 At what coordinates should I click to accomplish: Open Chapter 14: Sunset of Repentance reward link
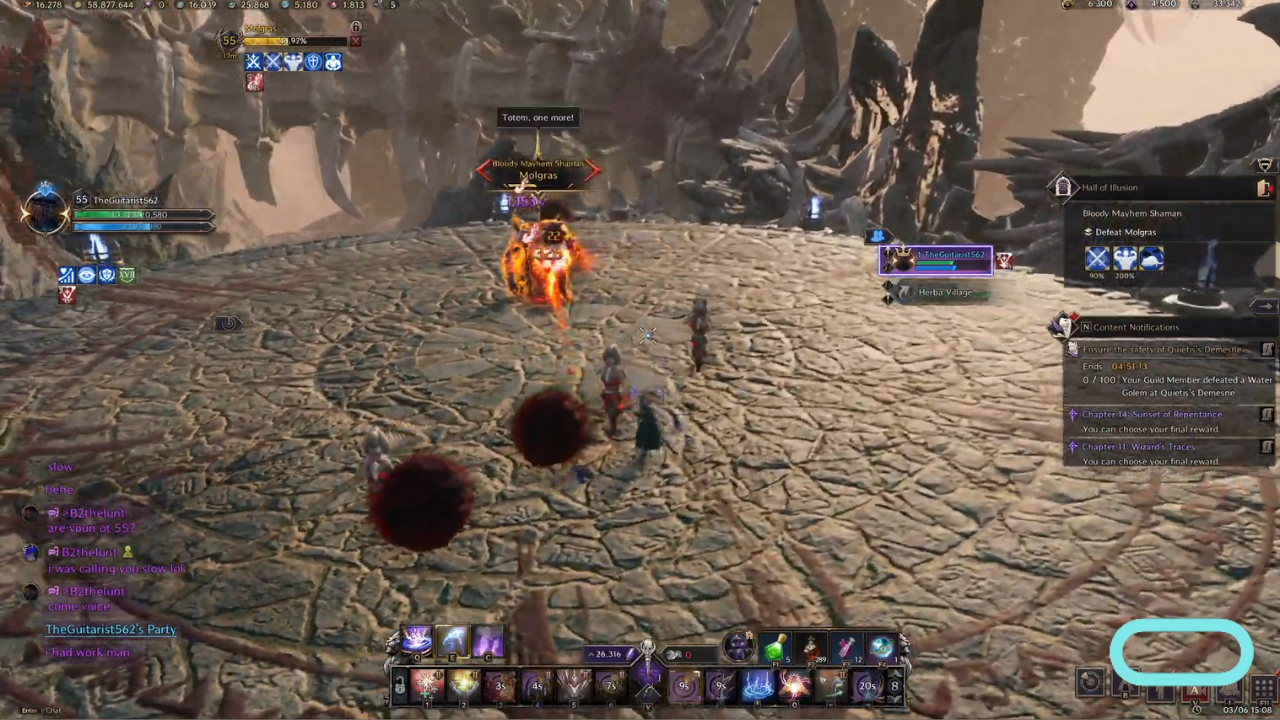point(1152,414)
